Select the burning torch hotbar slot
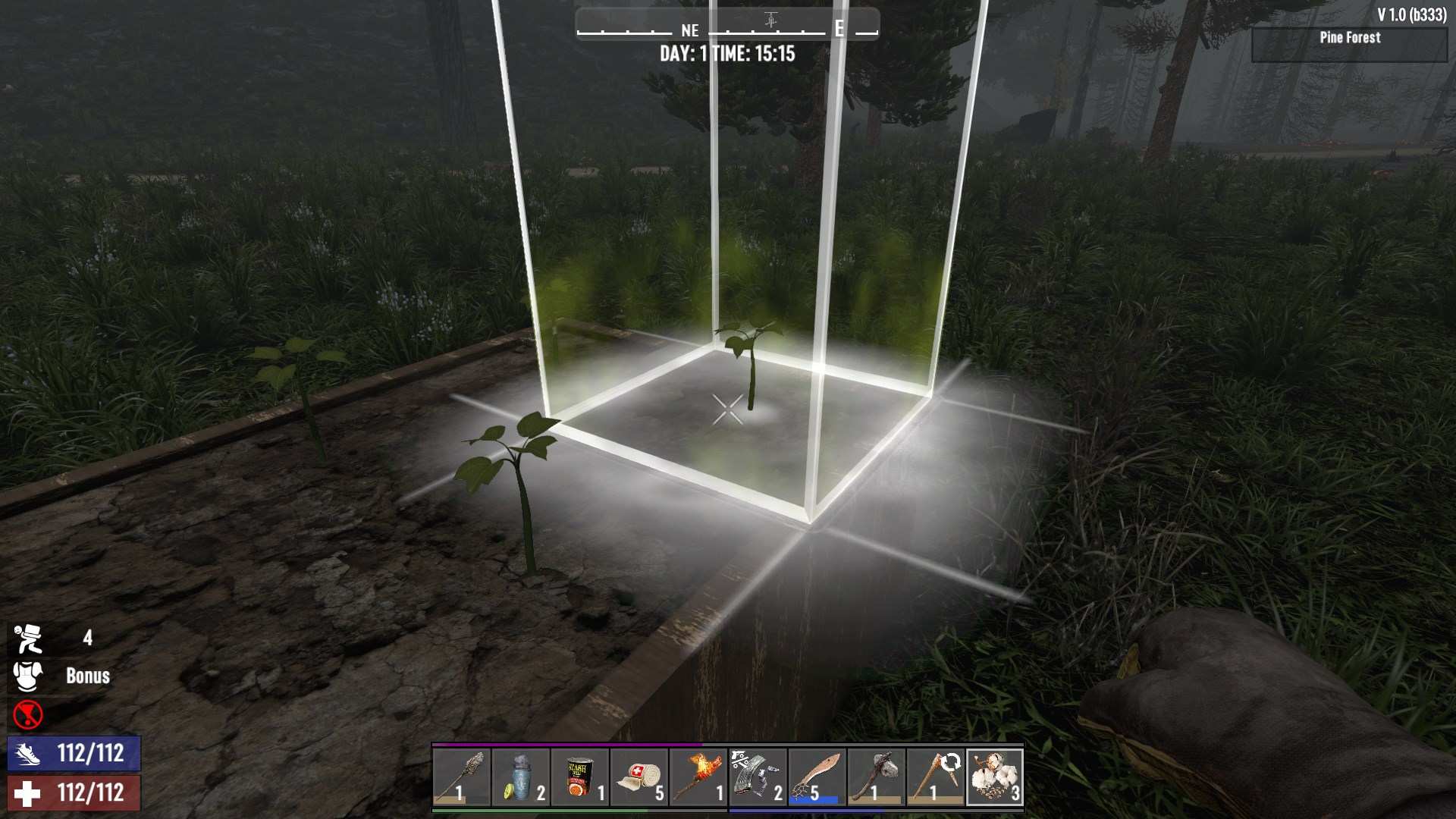Image resolution: width=1456 pixels, height=819 pixels. pos(698,777)
